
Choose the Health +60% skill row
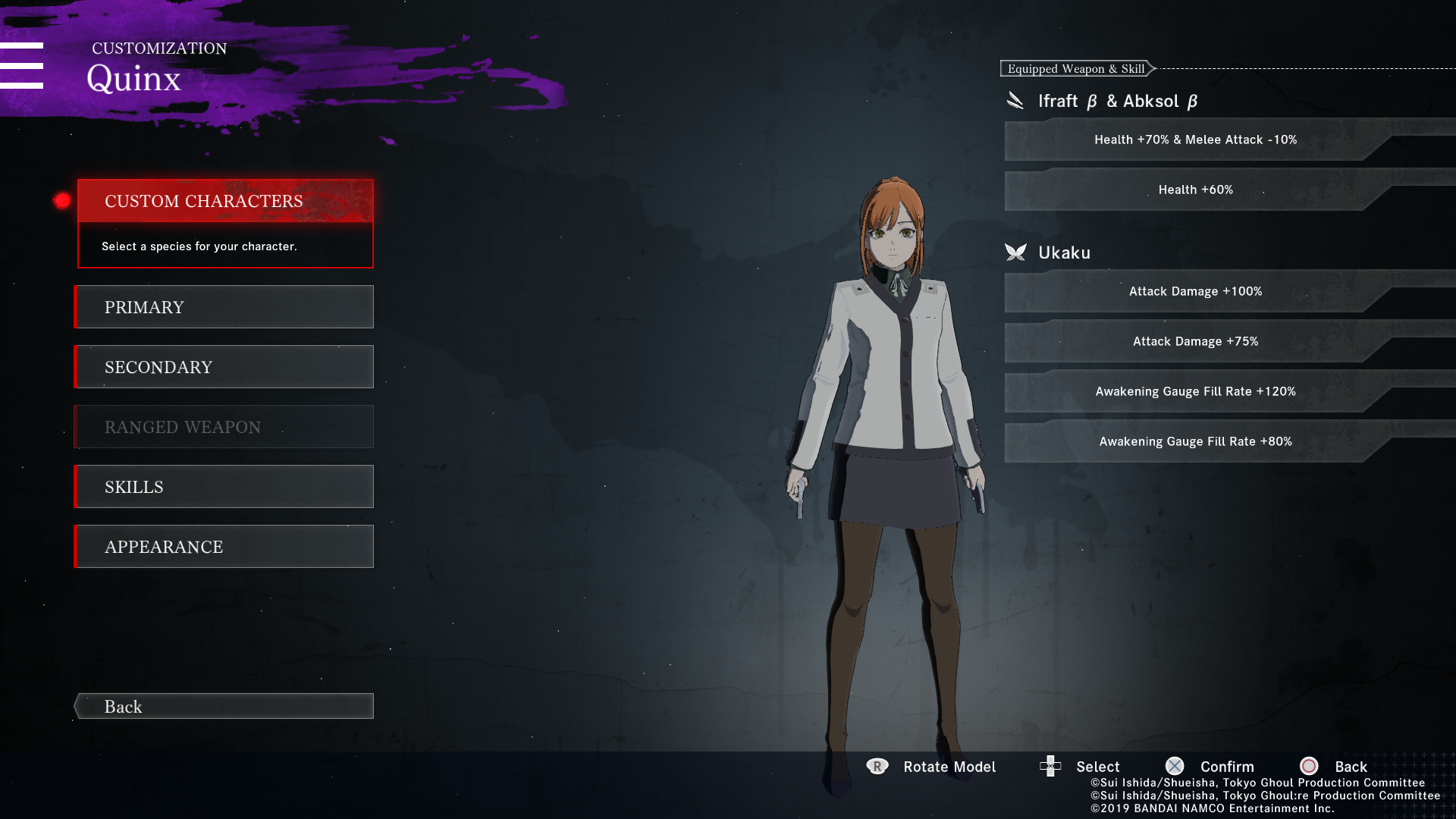(x=1195, y=190)
